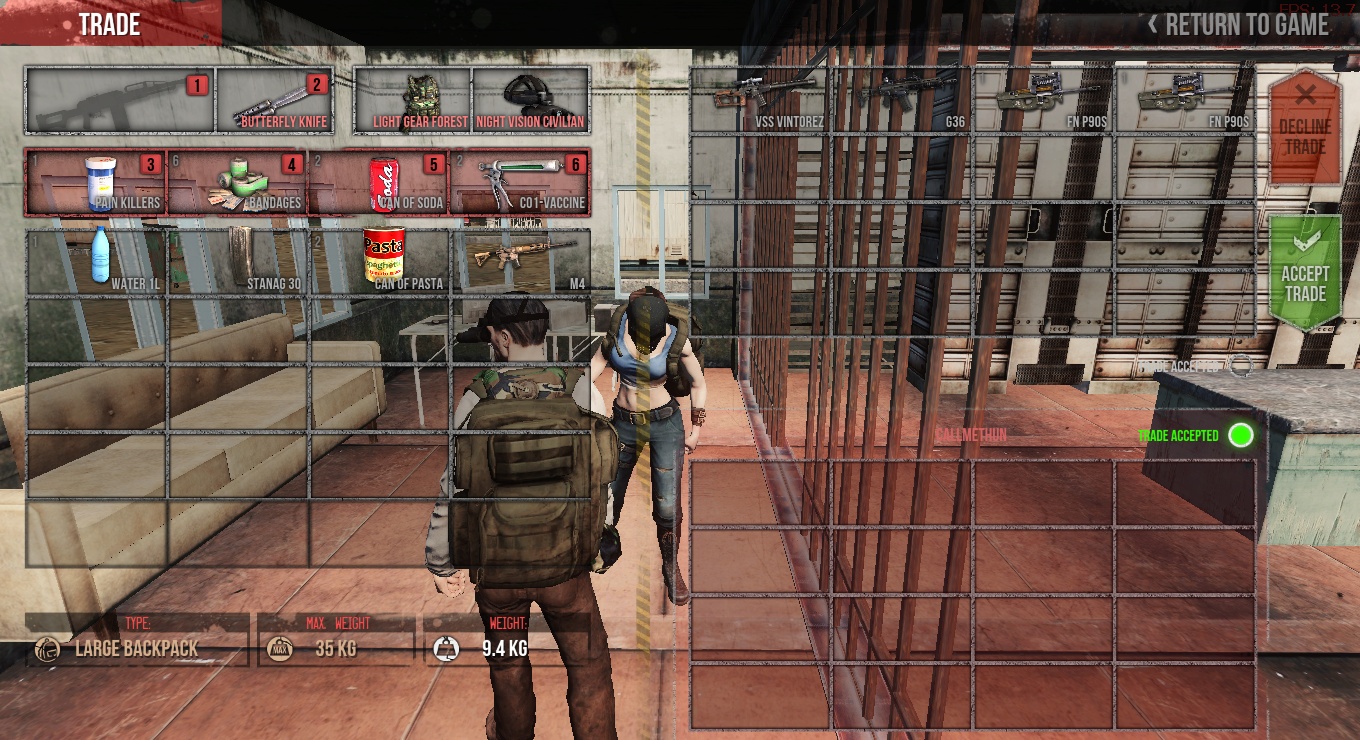Select the M4 rifle in backpack
The width and height of the screenshot is (1360, 740).
521,261
